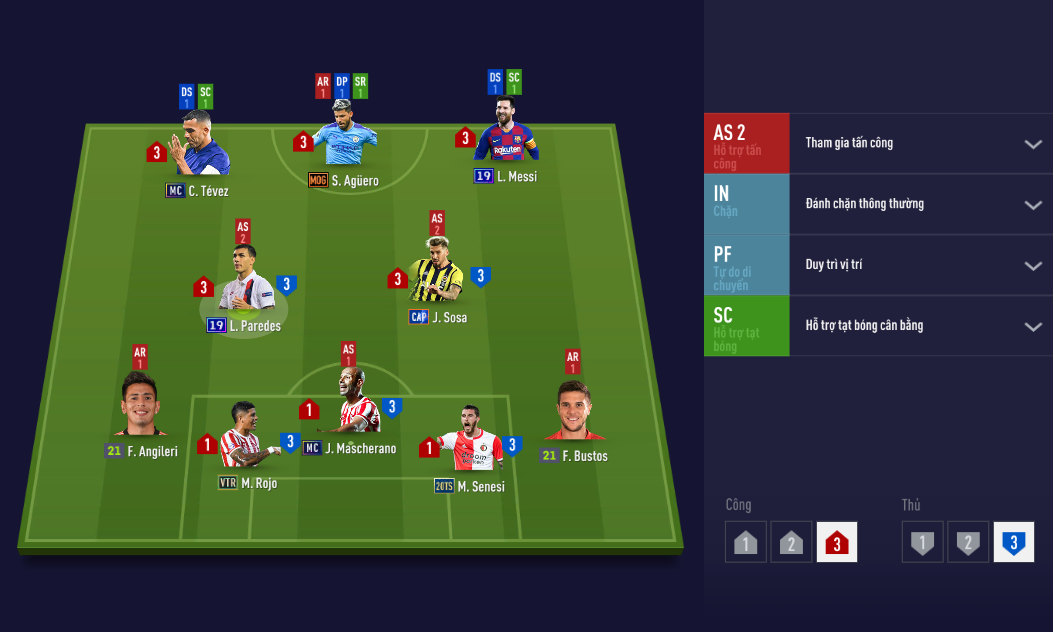This screenshot has width=1053, height=632.
Task: Choose defense level 3 shield icon
Action: [x=1013, y=542]
